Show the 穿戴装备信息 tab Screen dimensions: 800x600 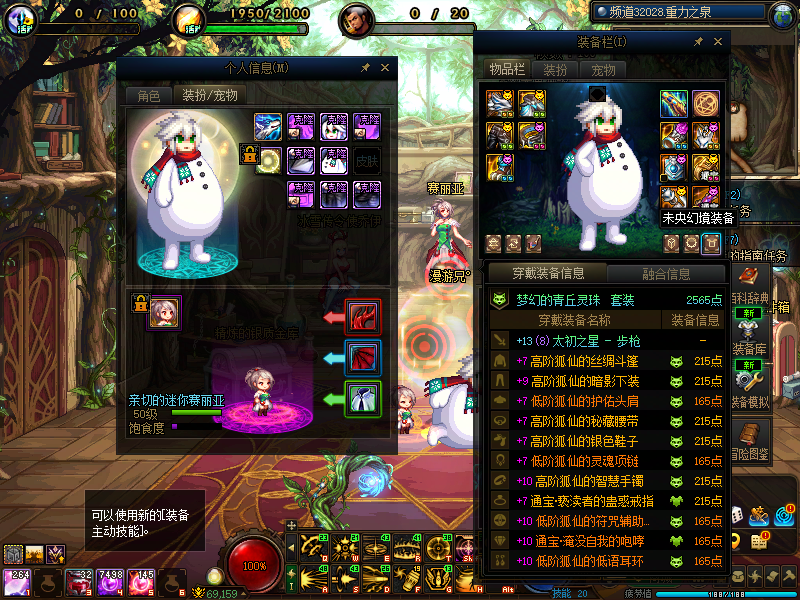pos(547,273)
